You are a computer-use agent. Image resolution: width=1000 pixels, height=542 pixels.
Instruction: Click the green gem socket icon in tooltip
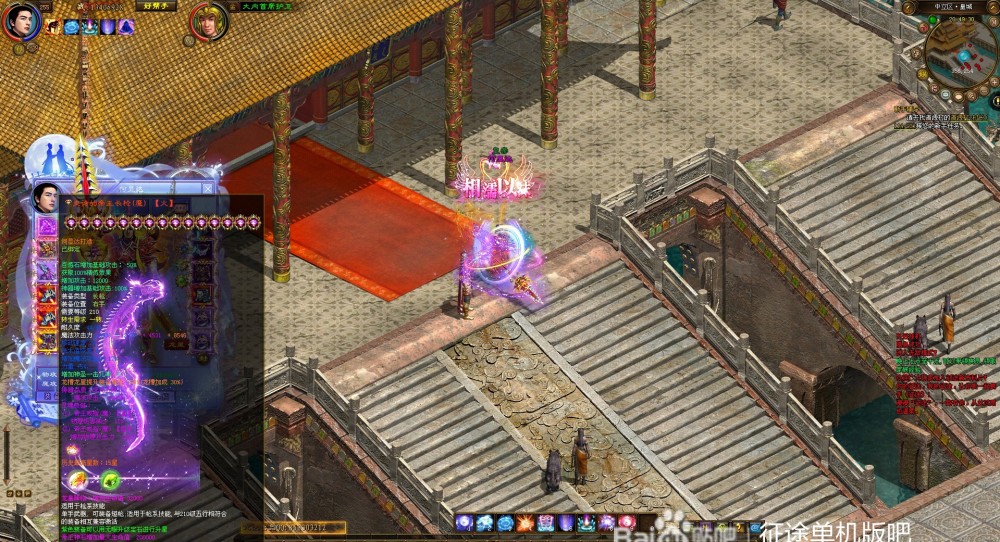click(x=111, y=481)
